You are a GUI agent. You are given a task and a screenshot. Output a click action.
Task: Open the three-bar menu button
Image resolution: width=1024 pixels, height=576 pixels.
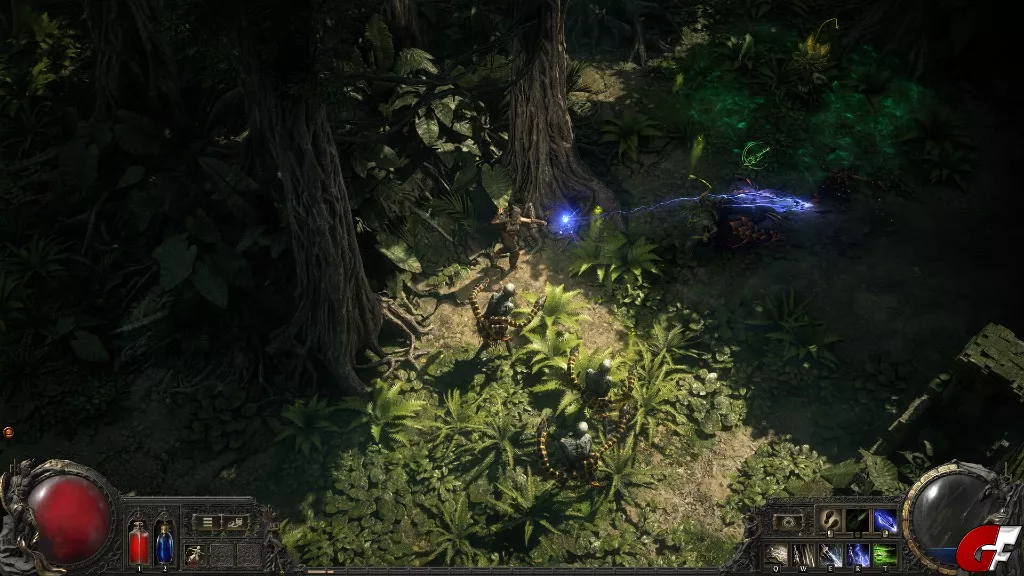pyautogui.click(x=205, y=522)
